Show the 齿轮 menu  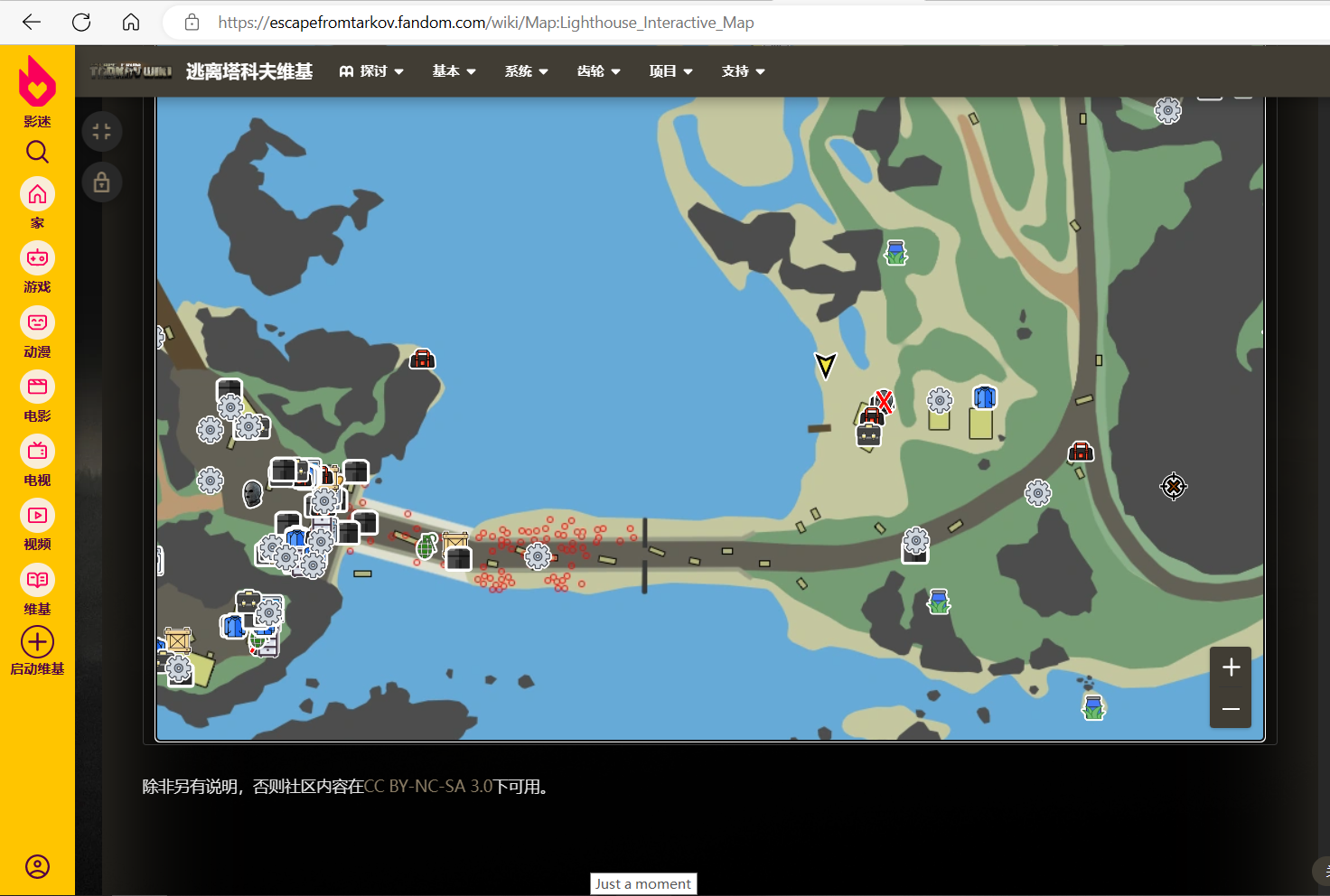(598, 71)
